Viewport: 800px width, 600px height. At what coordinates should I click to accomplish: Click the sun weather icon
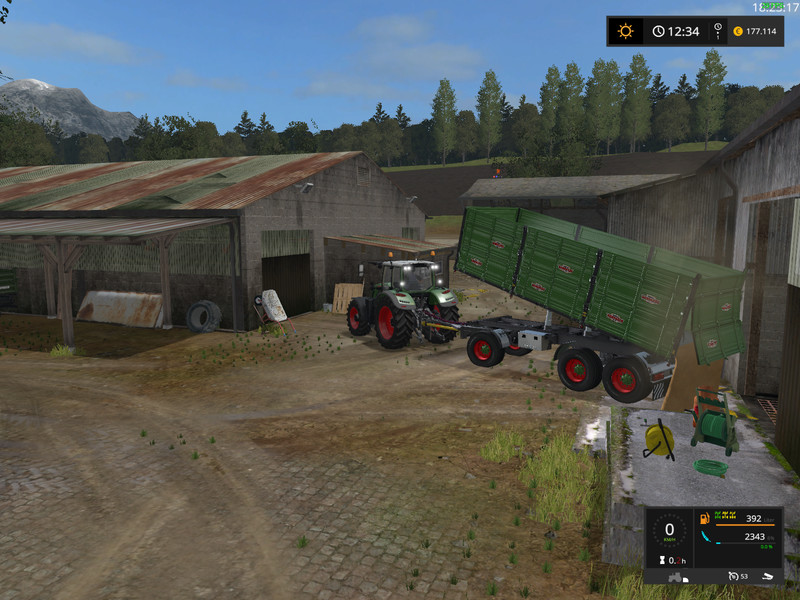(x=626, y=31)
